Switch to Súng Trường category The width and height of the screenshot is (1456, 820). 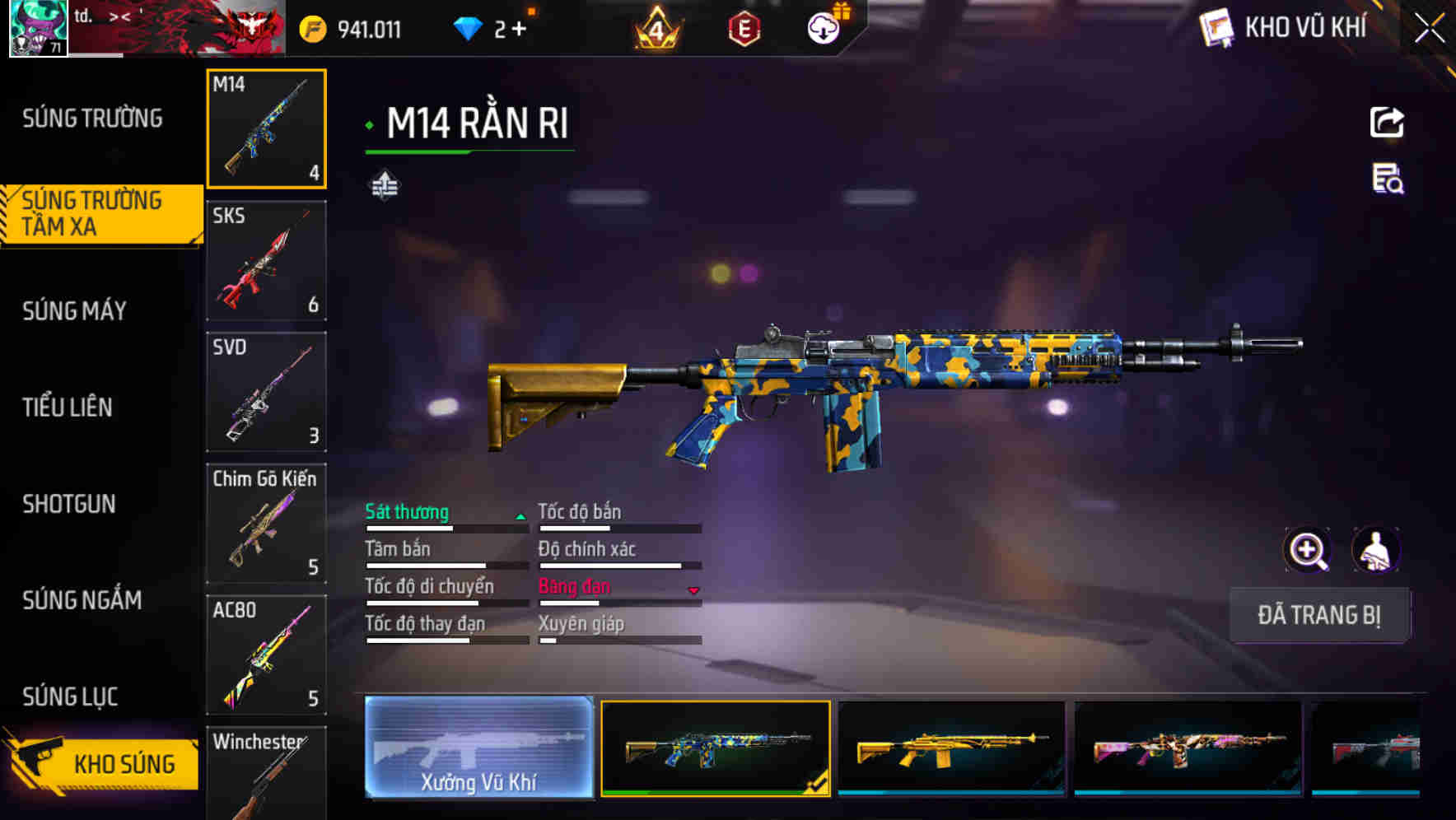92,119
